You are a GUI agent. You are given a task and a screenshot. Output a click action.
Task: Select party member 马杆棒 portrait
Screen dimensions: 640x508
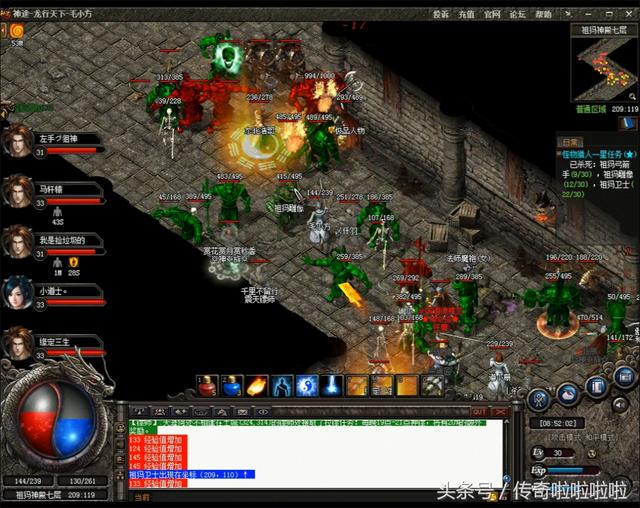click(18, 190)
